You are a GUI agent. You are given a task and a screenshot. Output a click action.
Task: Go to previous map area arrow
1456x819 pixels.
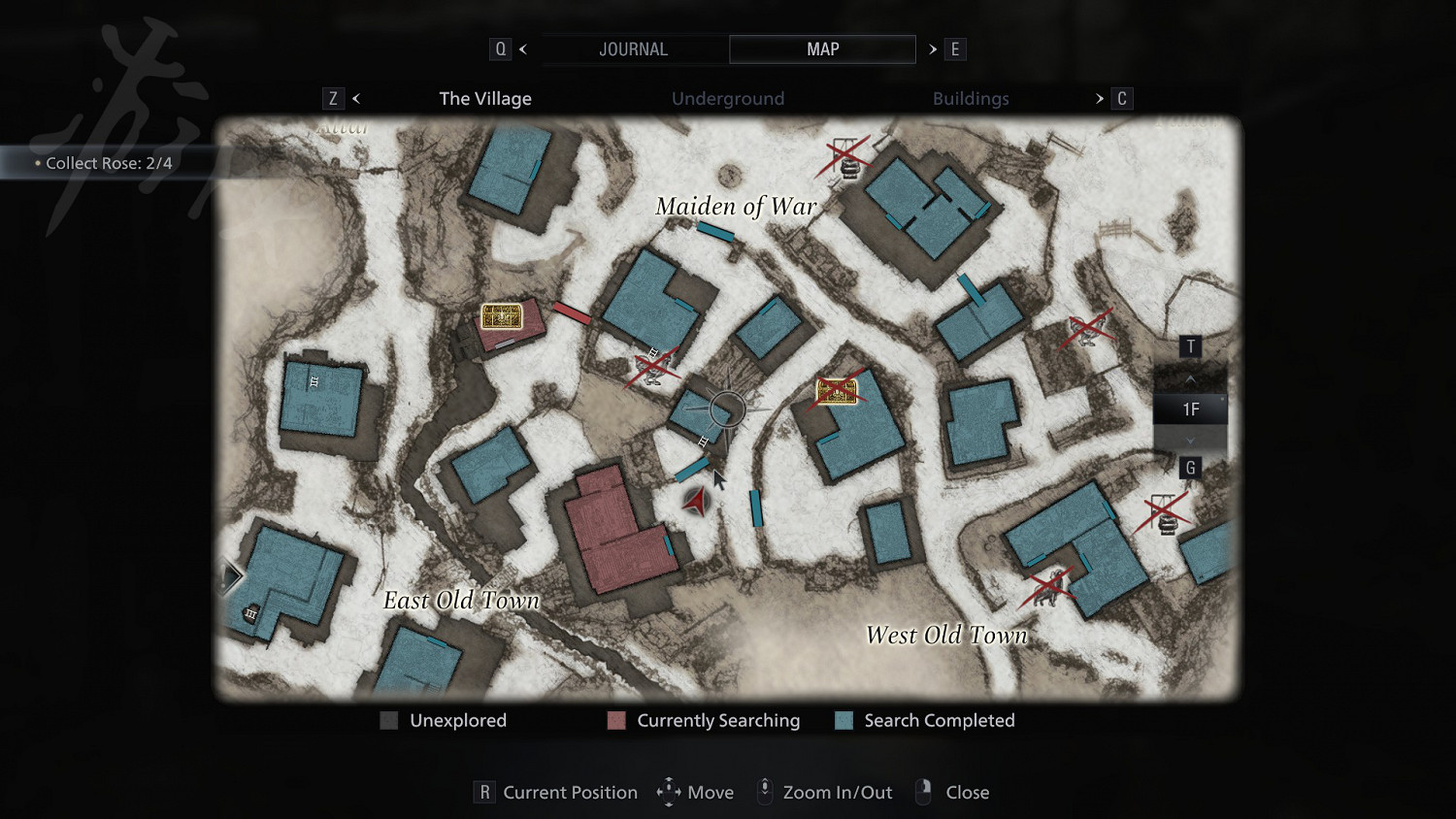click(x=356, y=99)
